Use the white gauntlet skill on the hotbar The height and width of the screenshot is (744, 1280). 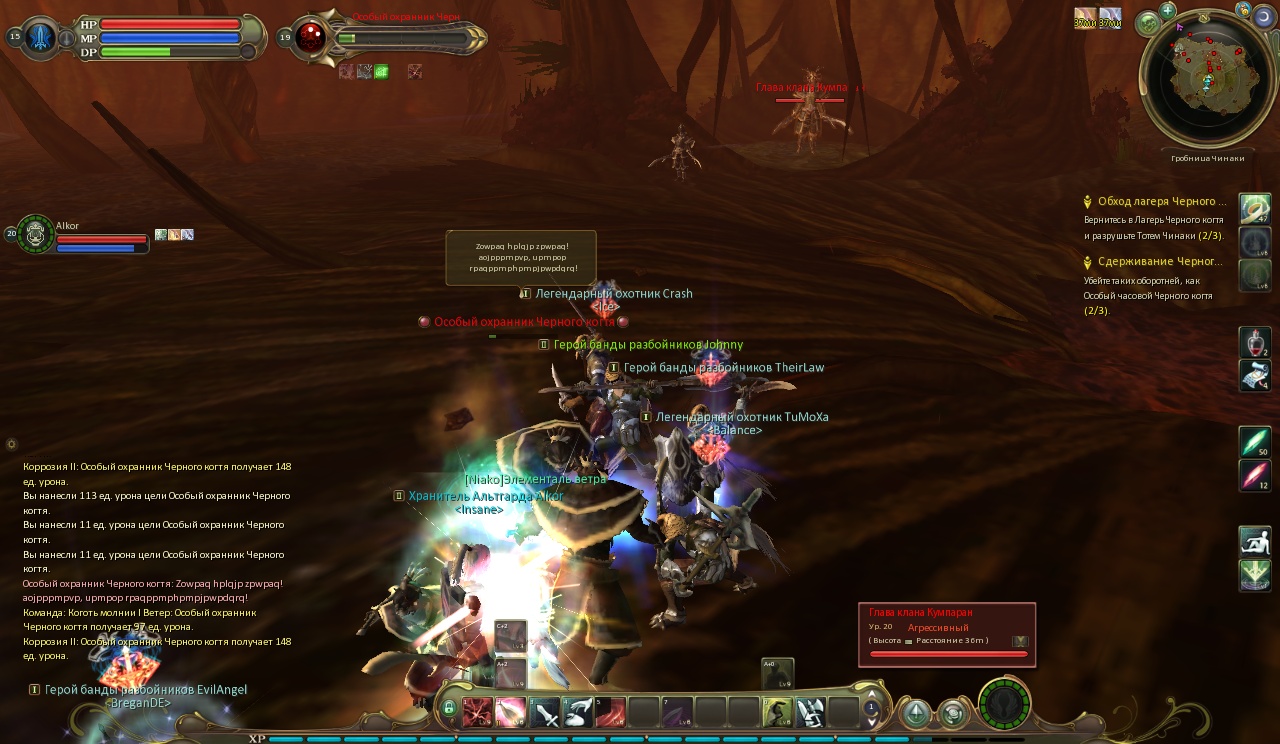pos(810,712)
